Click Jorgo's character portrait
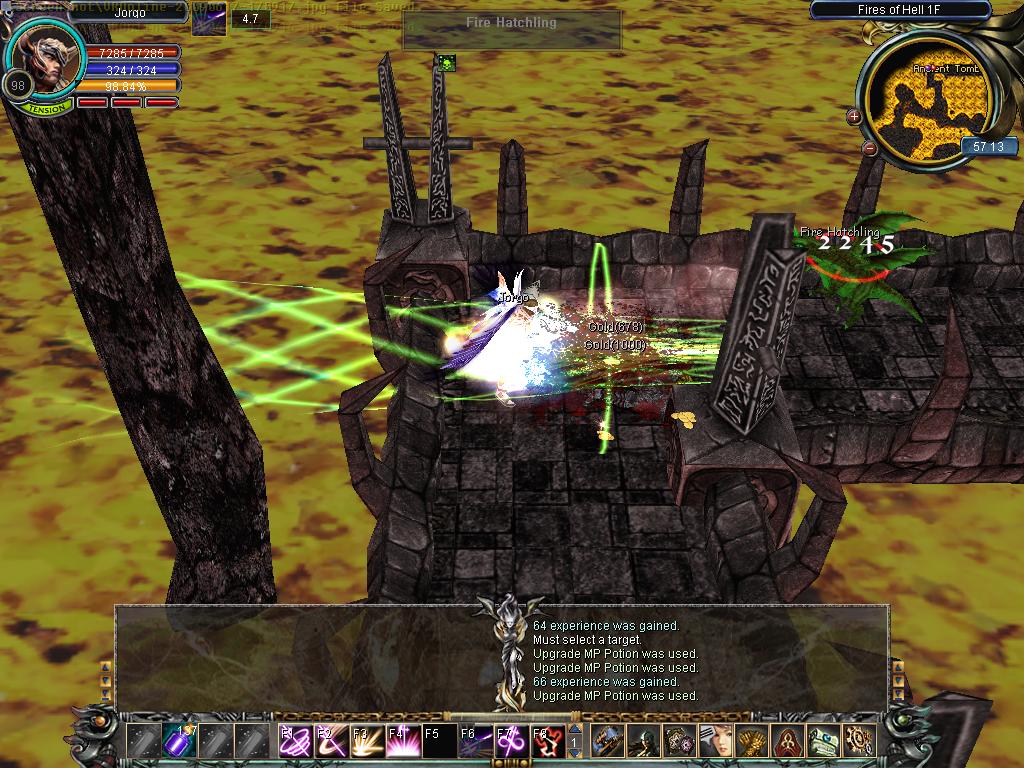This screenshot has width=1024, height=768. (x=49, y=55)
